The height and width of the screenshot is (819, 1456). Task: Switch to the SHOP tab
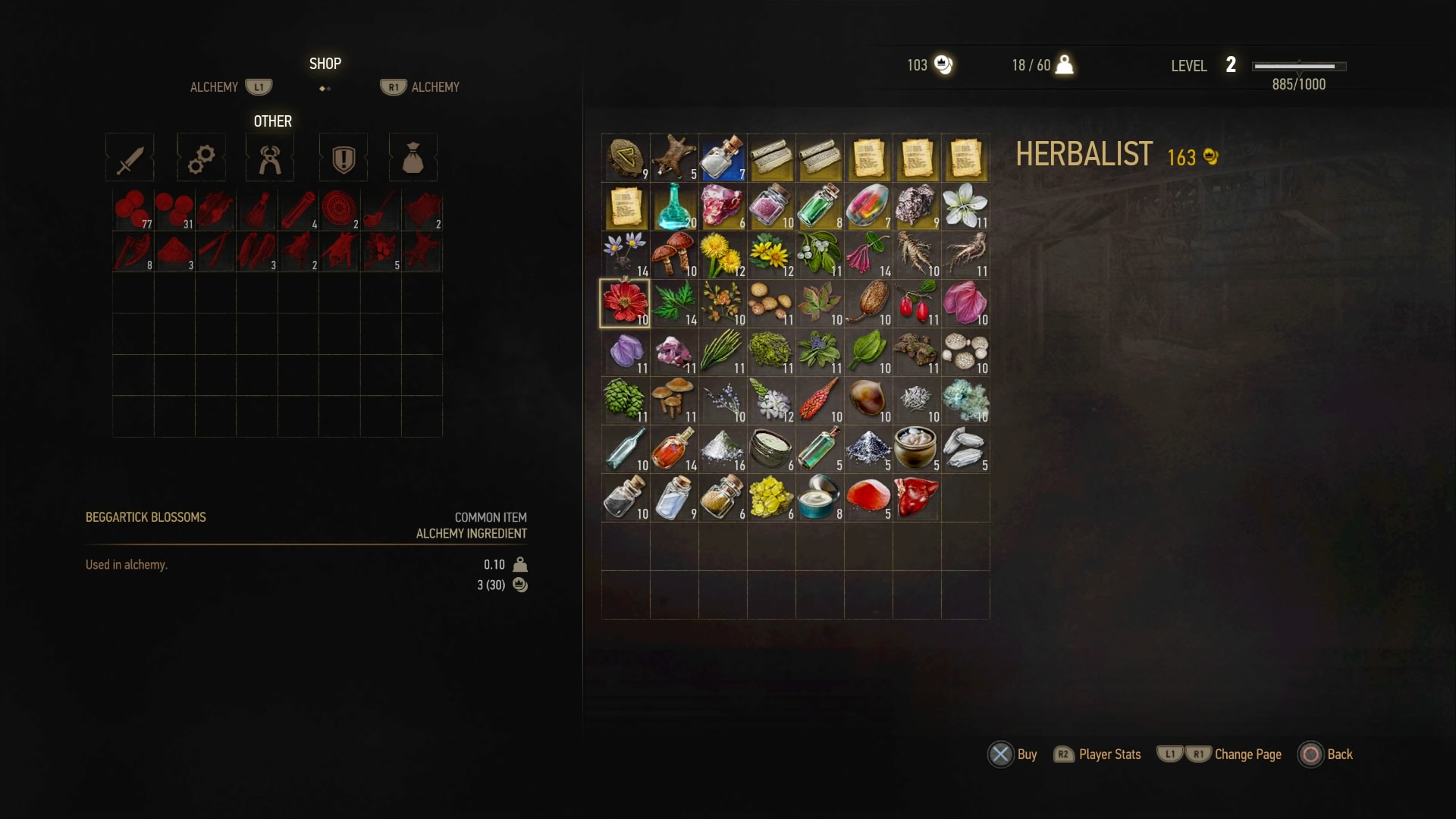pos(325,63)
